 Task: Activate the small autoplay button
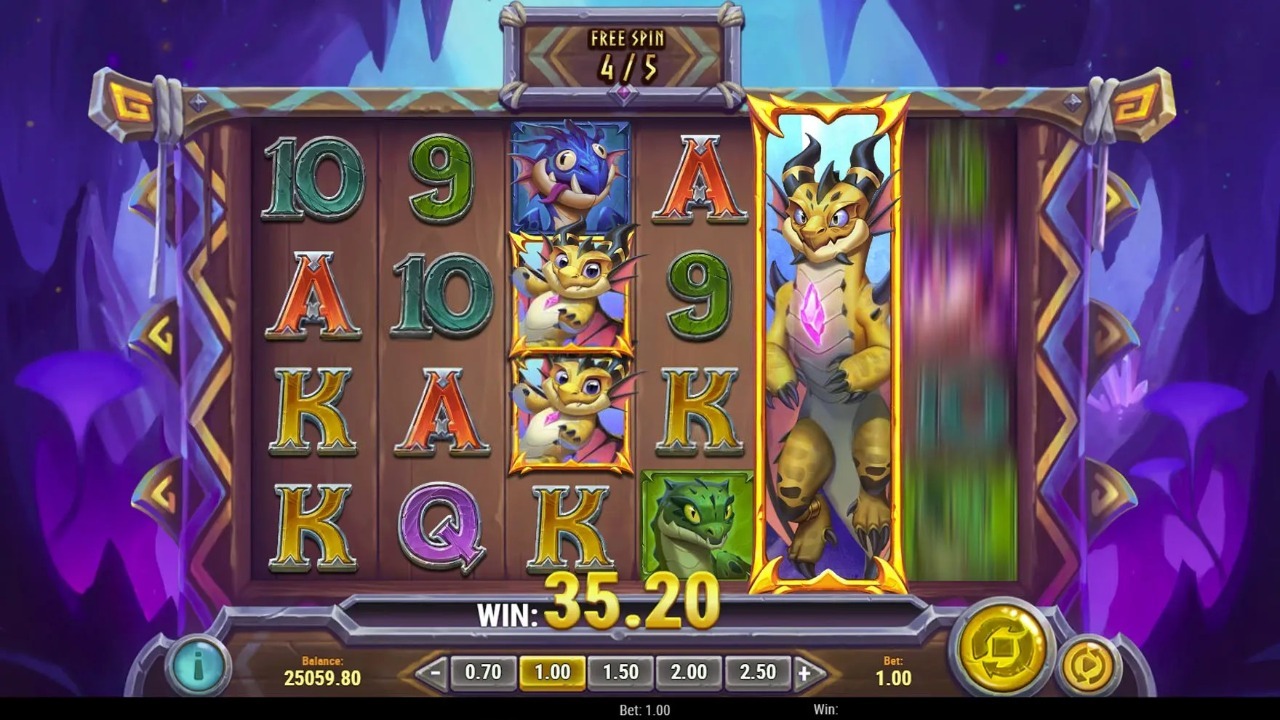pos(1087,665)
